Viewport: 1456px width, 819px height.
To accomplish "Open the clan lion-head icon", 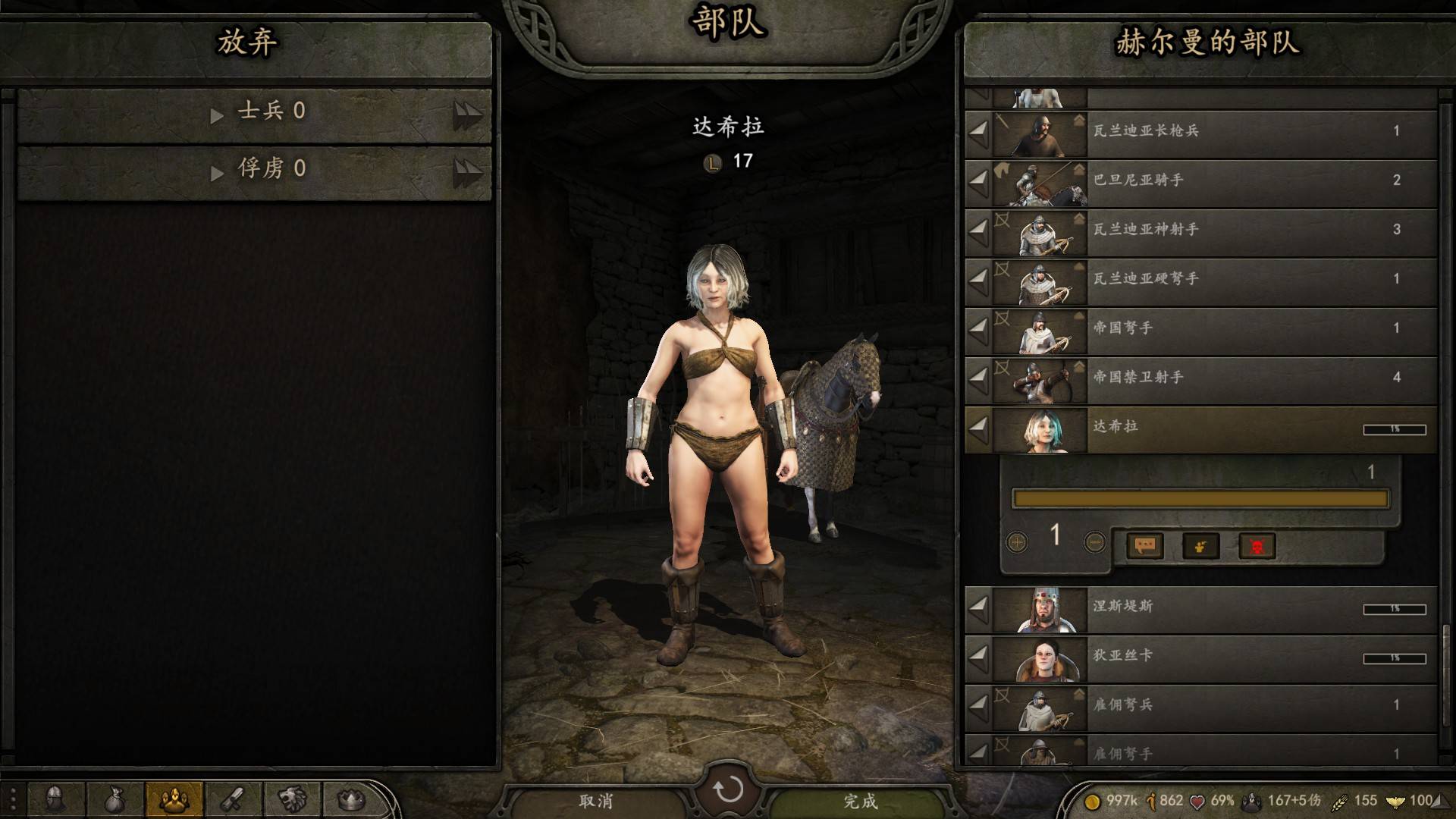I will tap(292, 799).
